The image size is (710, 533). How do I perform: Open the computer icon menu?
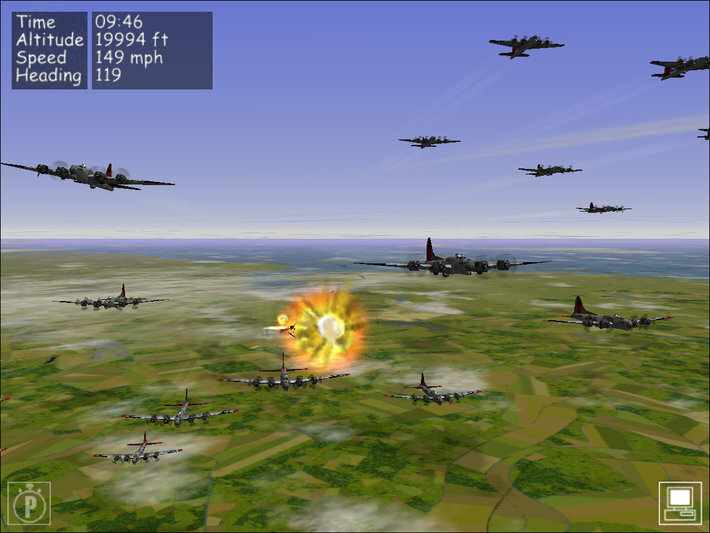(680, 502)
